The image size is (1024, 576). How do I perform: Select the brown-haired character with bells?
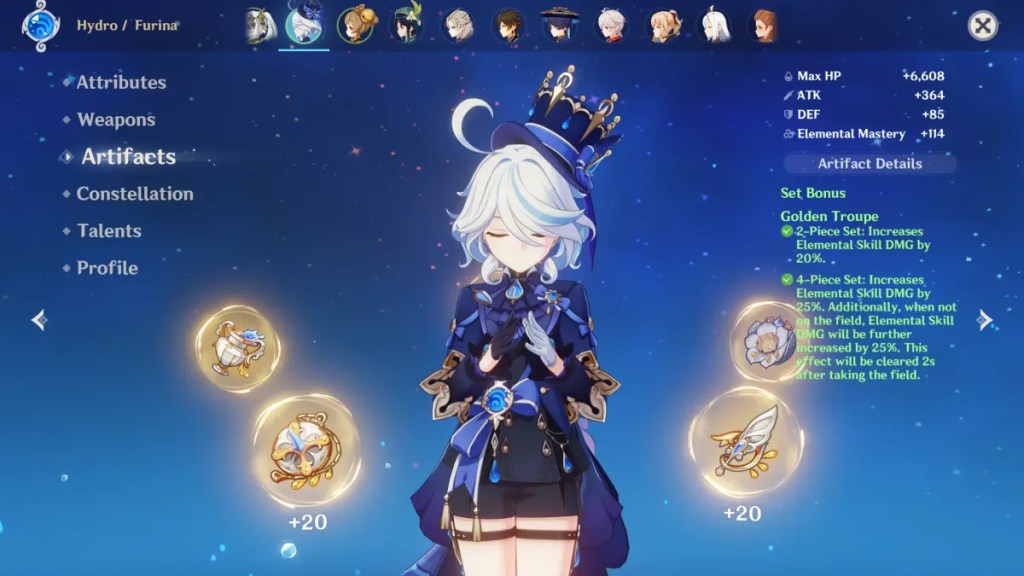(356, 25)
